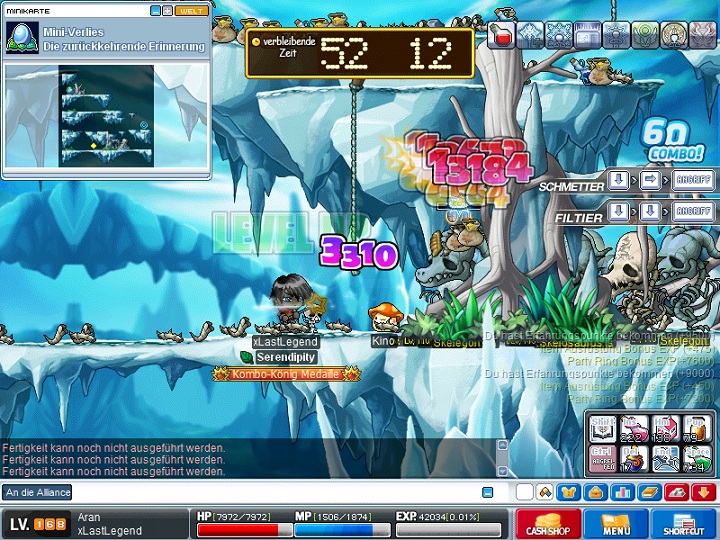Image resolution: width=720 pixels, height=540 pixels.
Task: Open the Cash Shop
Action: tap(548, 524)
